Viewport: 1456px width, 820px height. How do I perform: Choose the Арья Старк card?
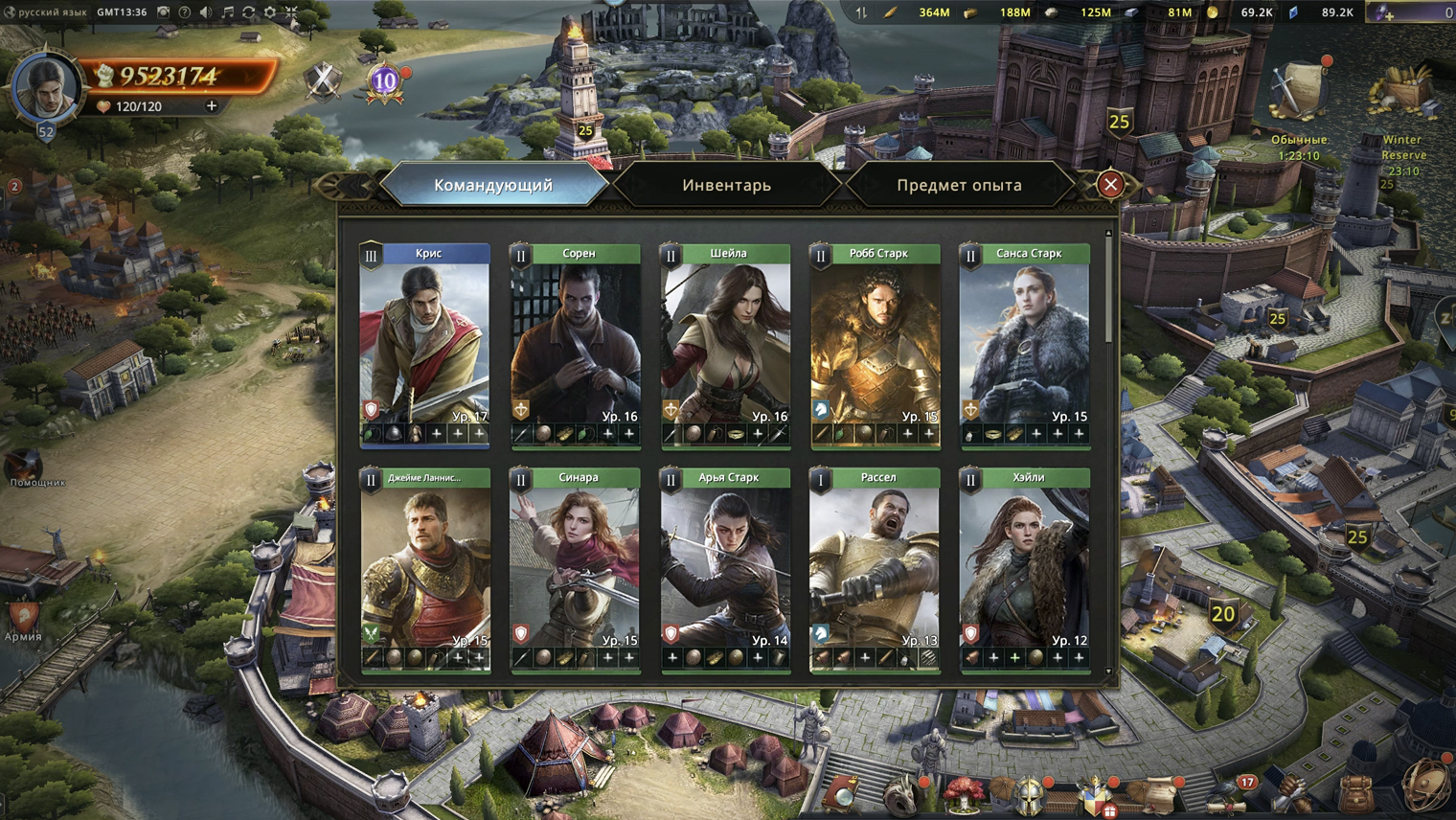click(x=725, y=565)
